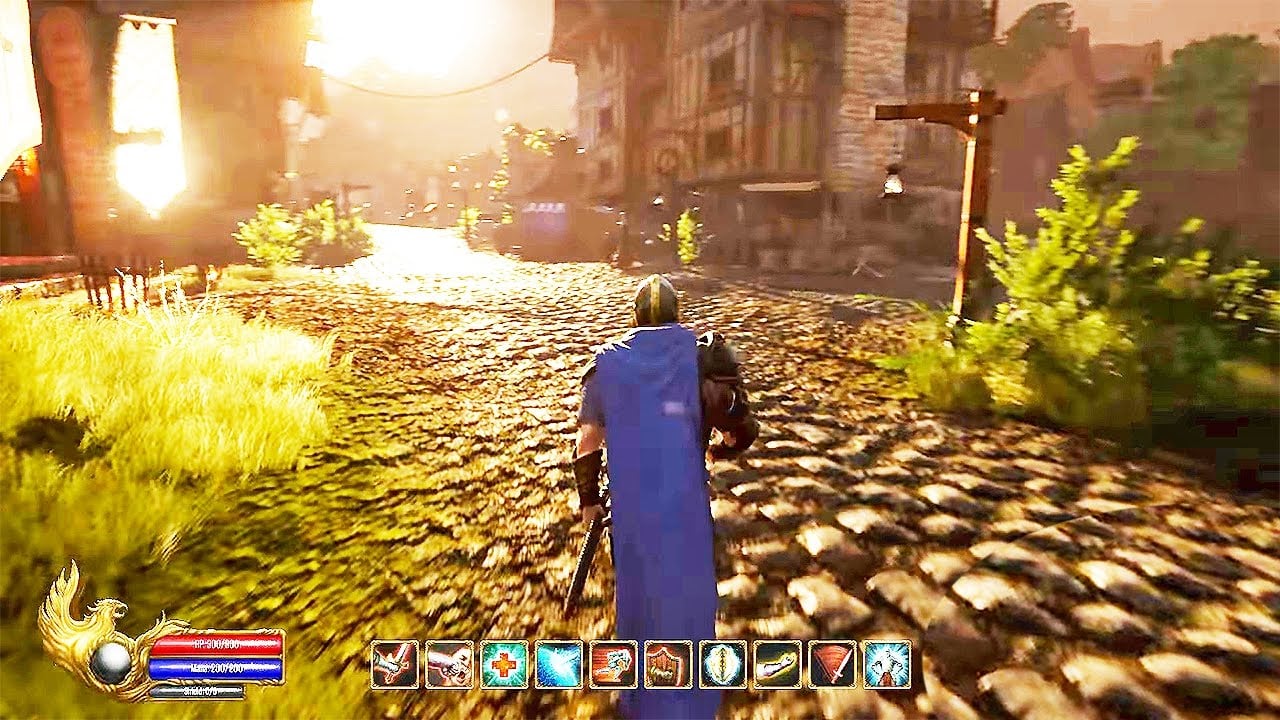Cast the green cross healing ability
1280x720 pixels.
pyautogui.click(x=502, y=666)
